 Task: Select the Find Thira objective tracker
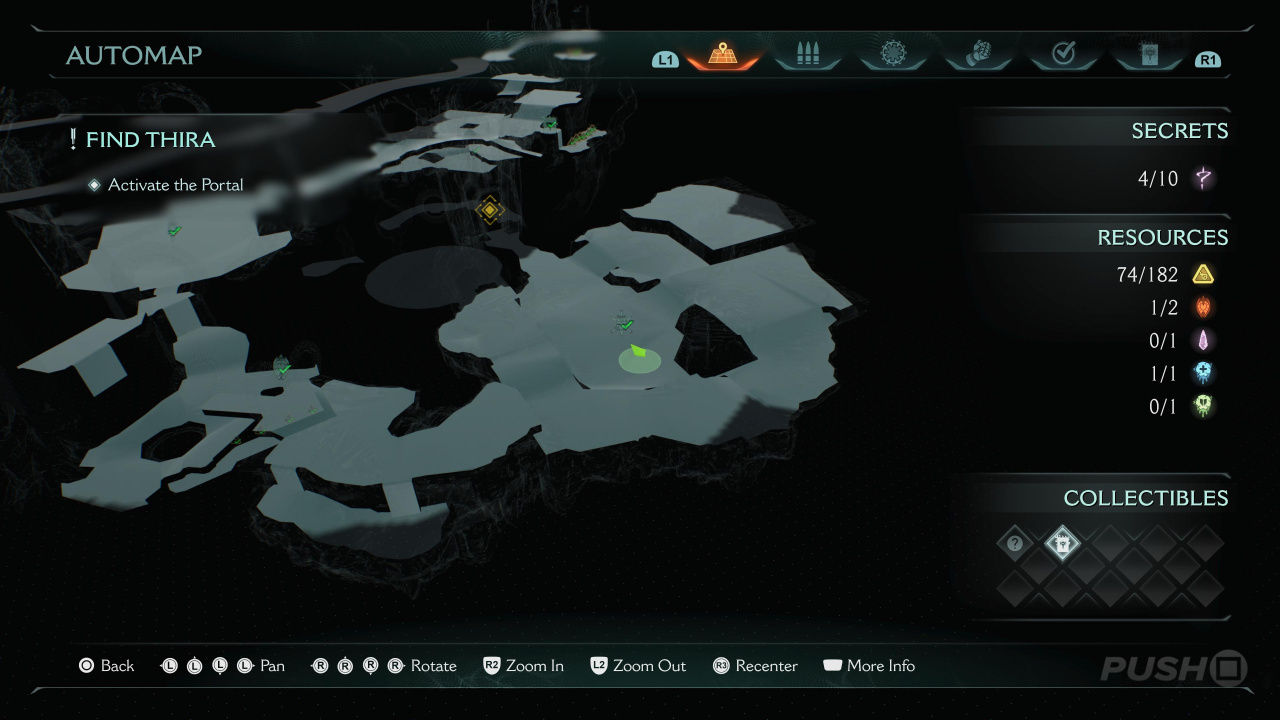(150, 140)
